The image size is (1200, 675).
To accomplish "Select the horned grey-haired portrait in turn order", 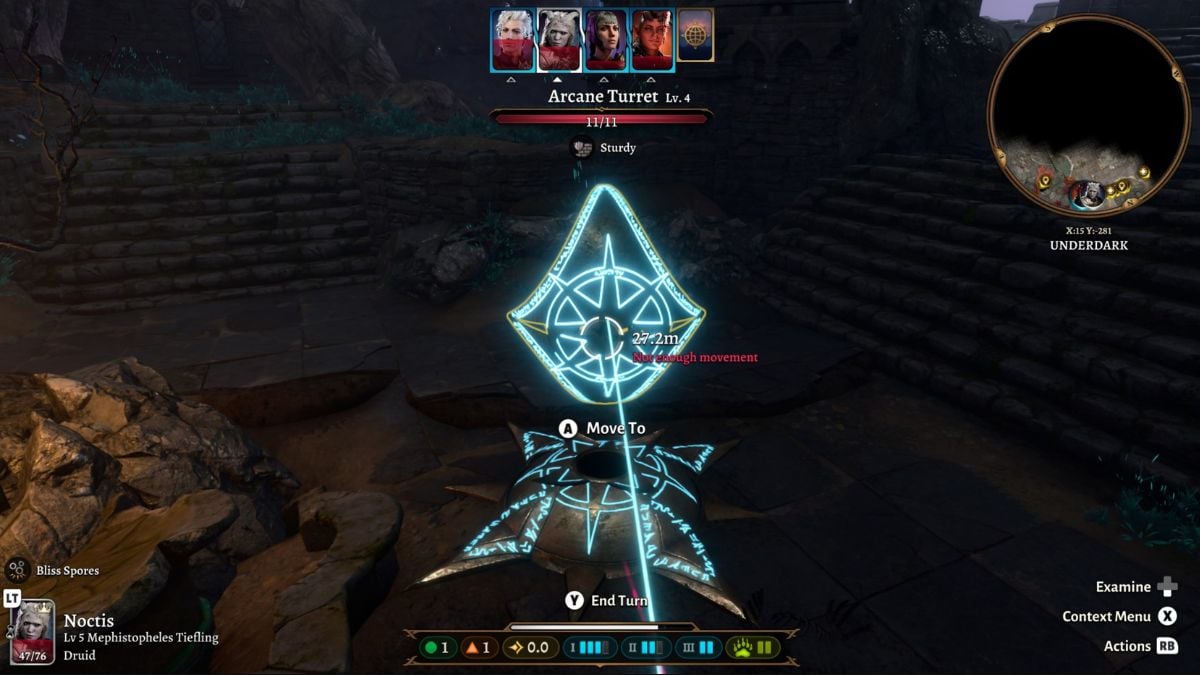I will 558,40.
